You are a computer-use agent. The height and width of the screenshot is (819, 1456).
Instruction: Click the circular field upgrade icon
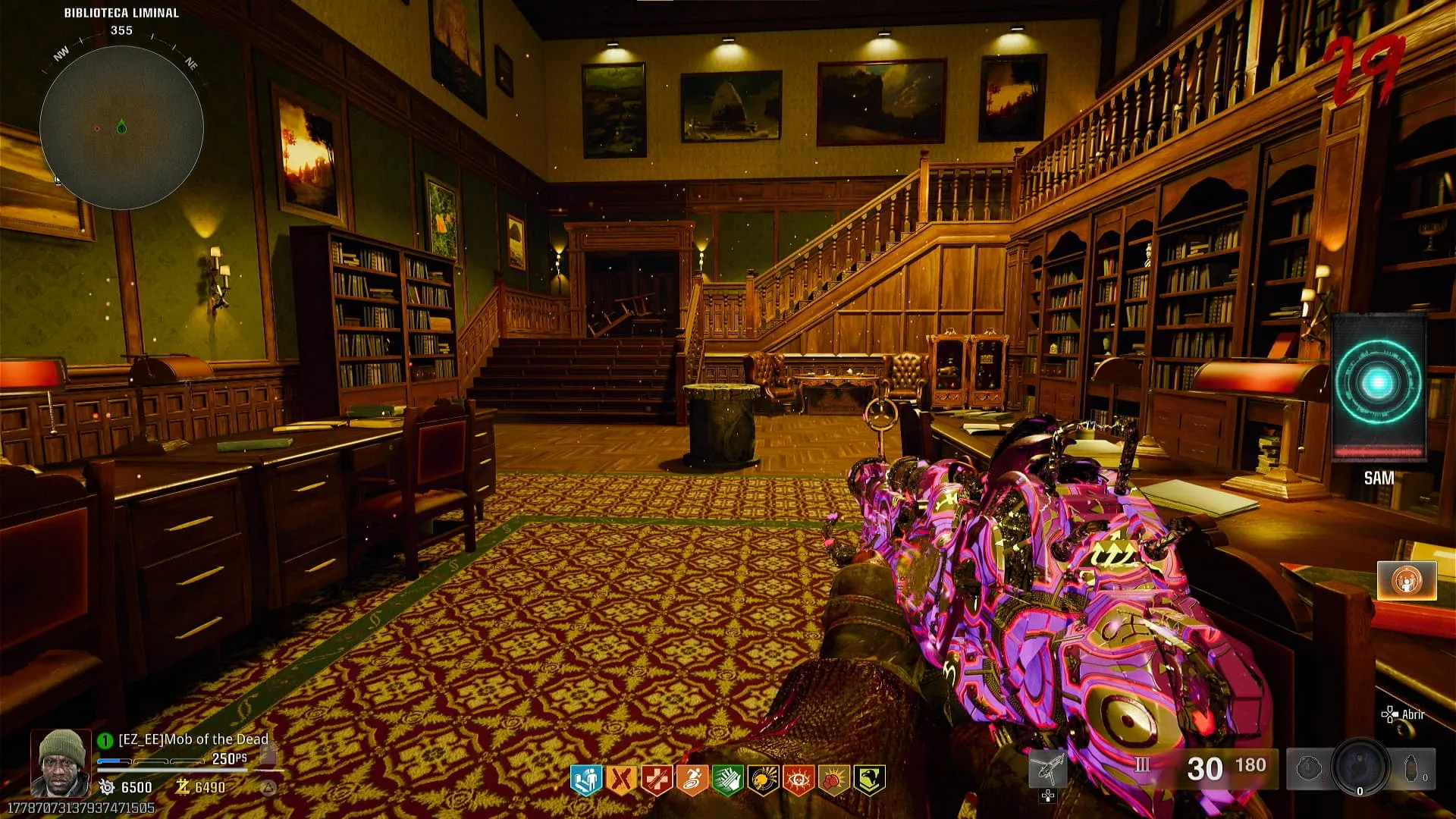[1360, 768]
